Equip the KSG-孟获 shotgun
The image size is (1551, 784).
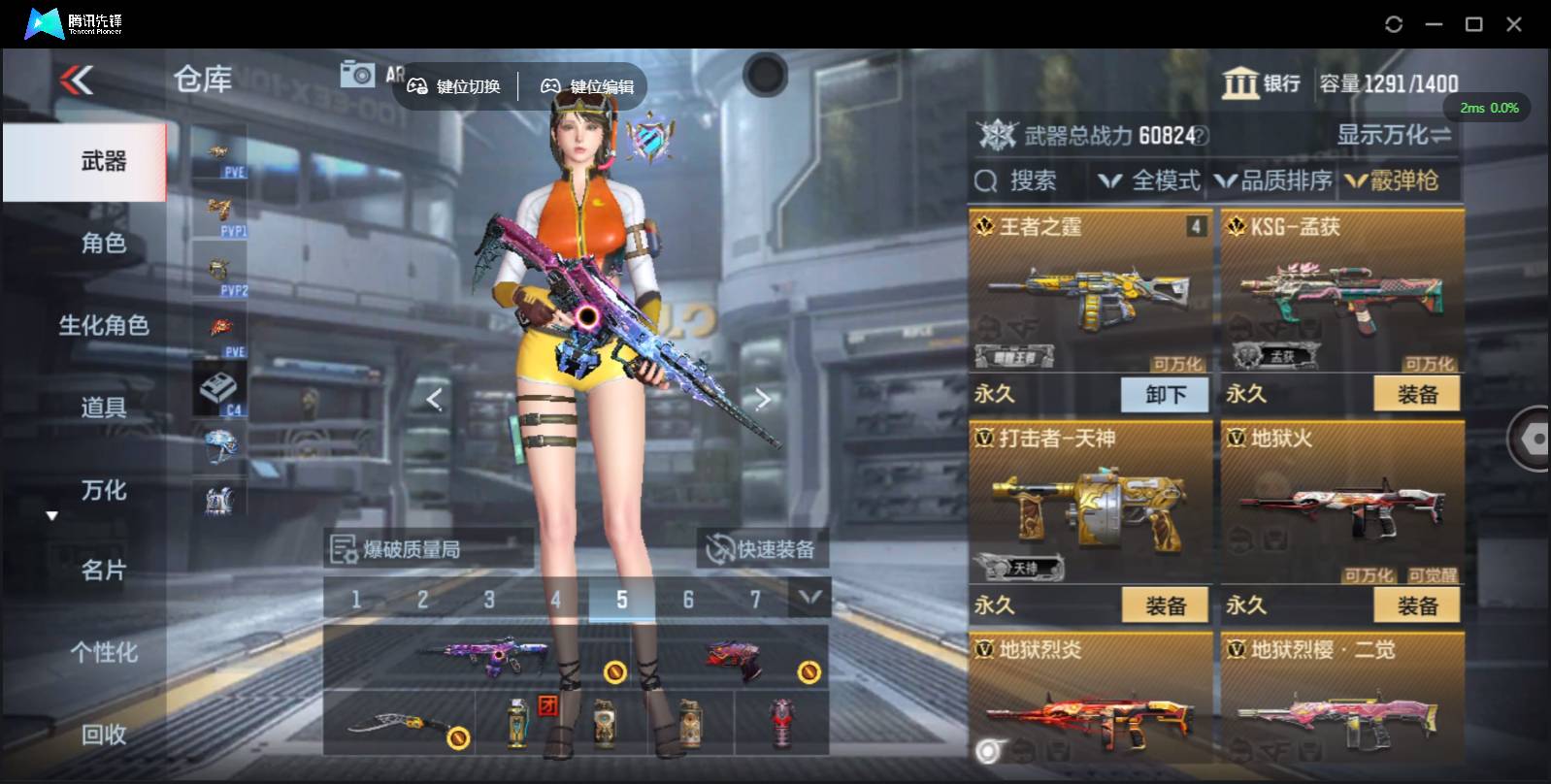1418,392
